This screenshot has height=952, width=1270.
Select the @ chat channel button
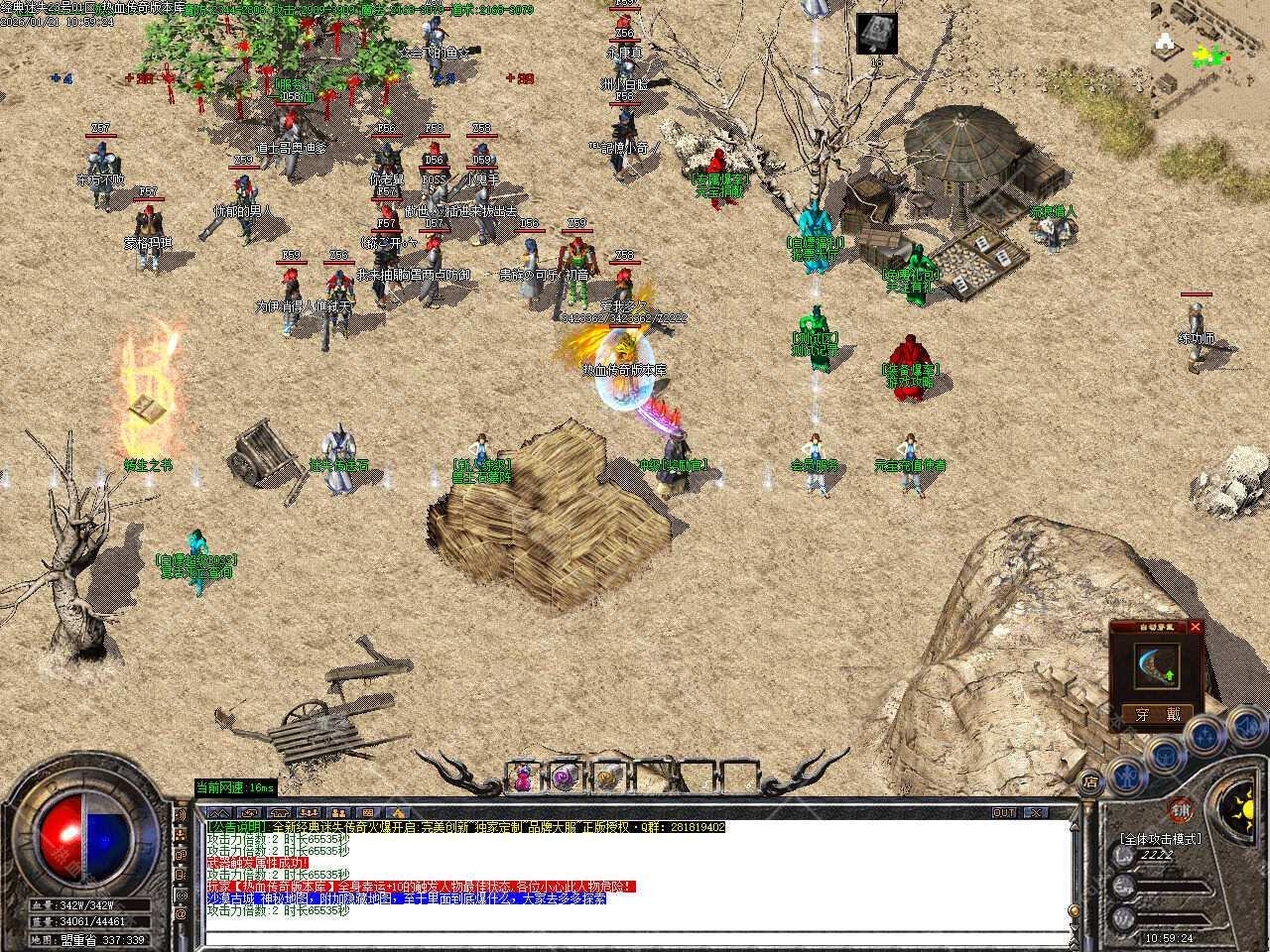tap(181, 913)
